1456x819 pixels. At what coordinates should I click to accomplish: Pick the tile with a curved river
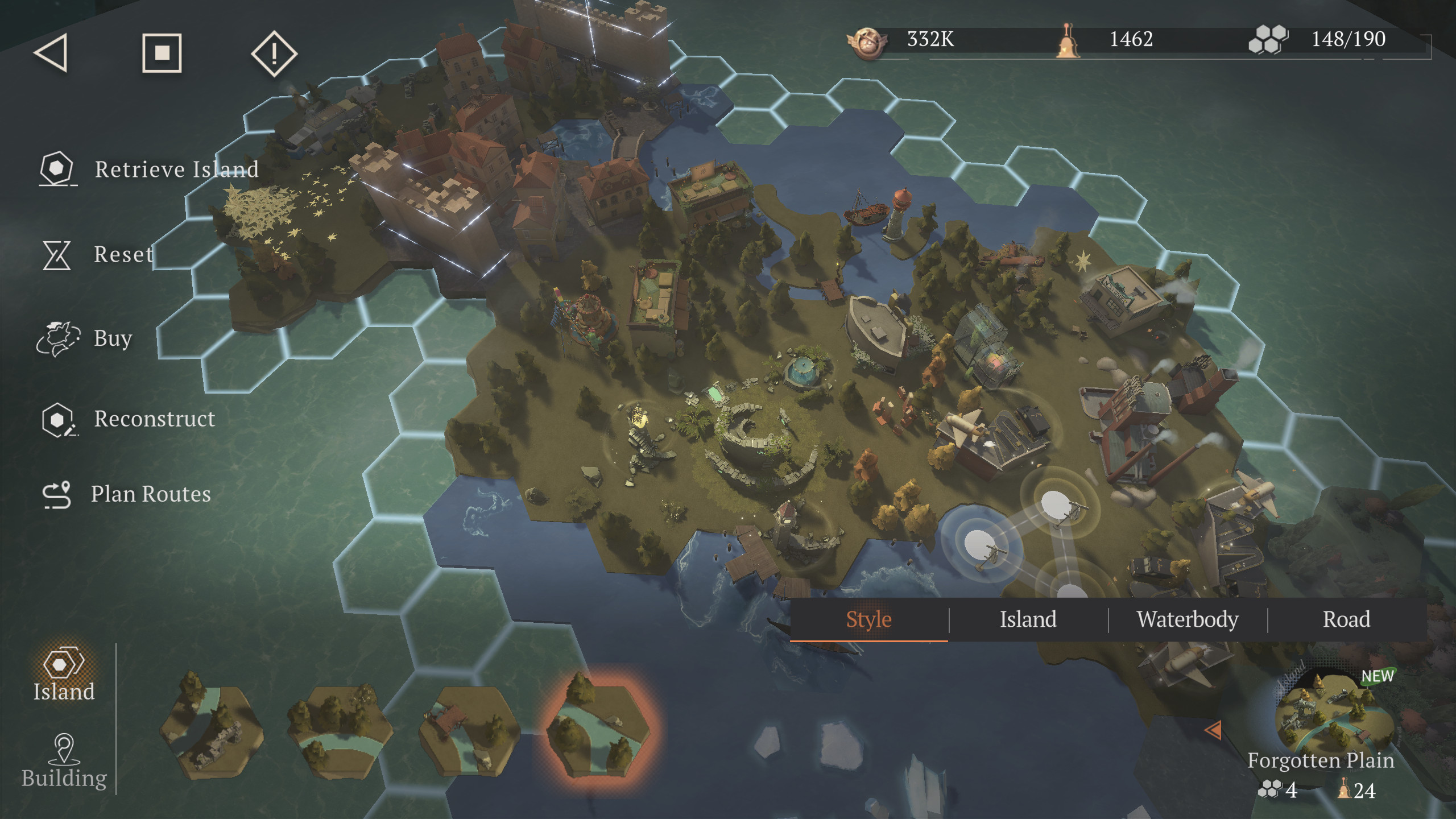point(340,730)
